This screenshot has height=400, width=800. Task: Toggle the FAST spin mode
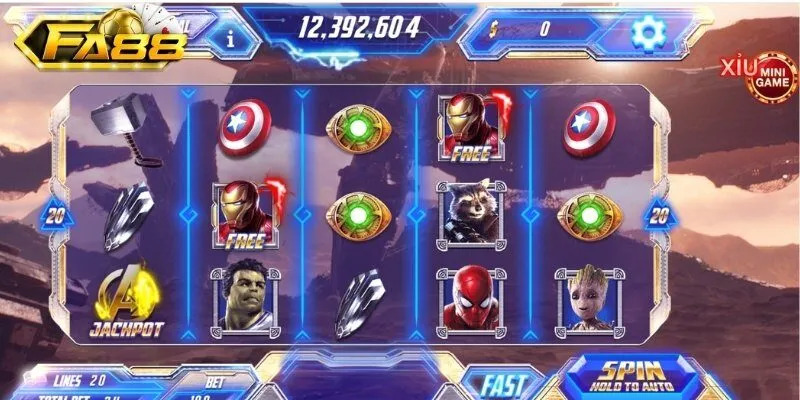(x=503, y=384)
